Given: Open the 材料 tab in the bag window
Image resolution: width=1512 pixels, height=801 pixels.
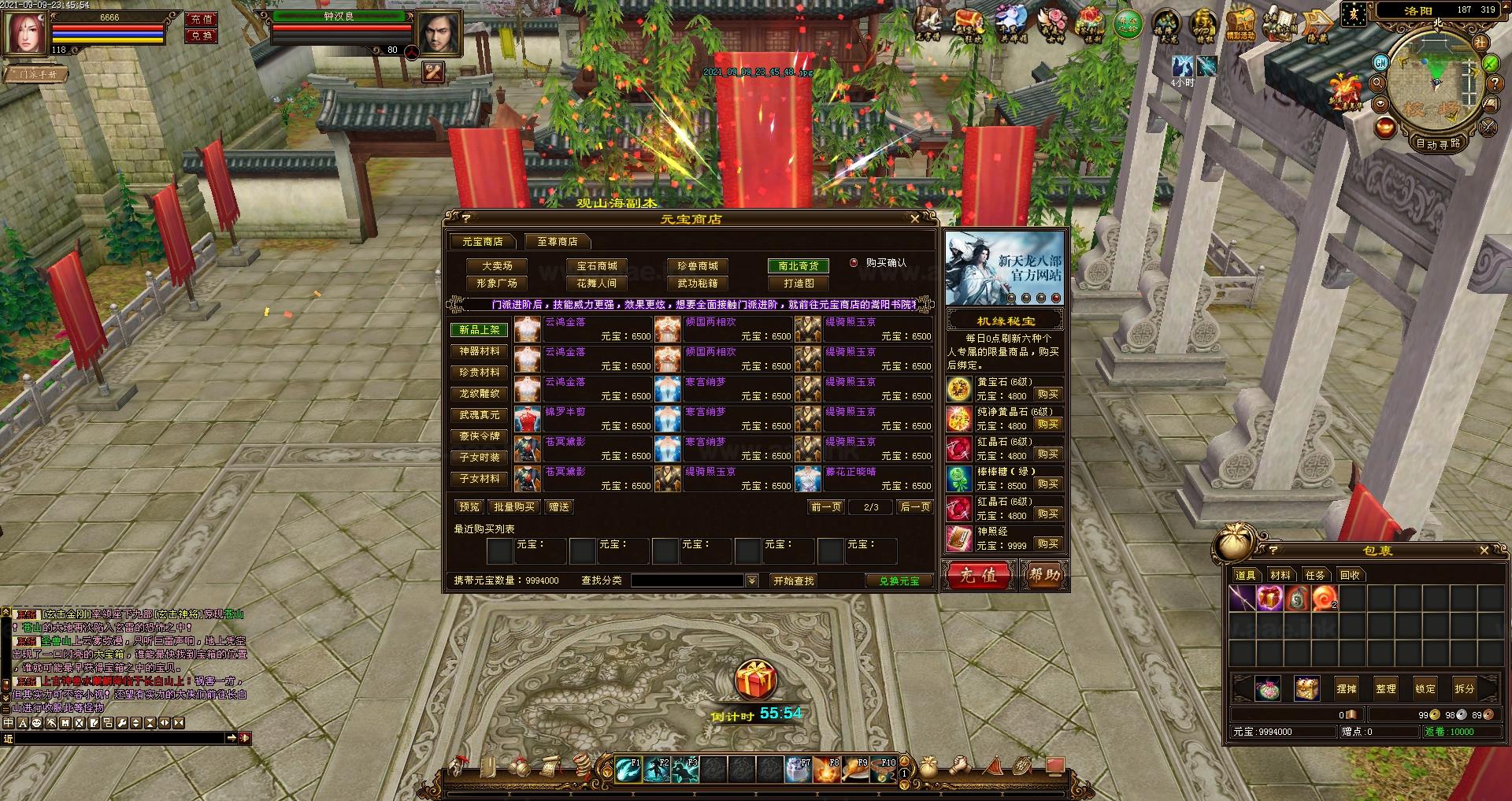Looking at the screenshot, I should 1282,575.
